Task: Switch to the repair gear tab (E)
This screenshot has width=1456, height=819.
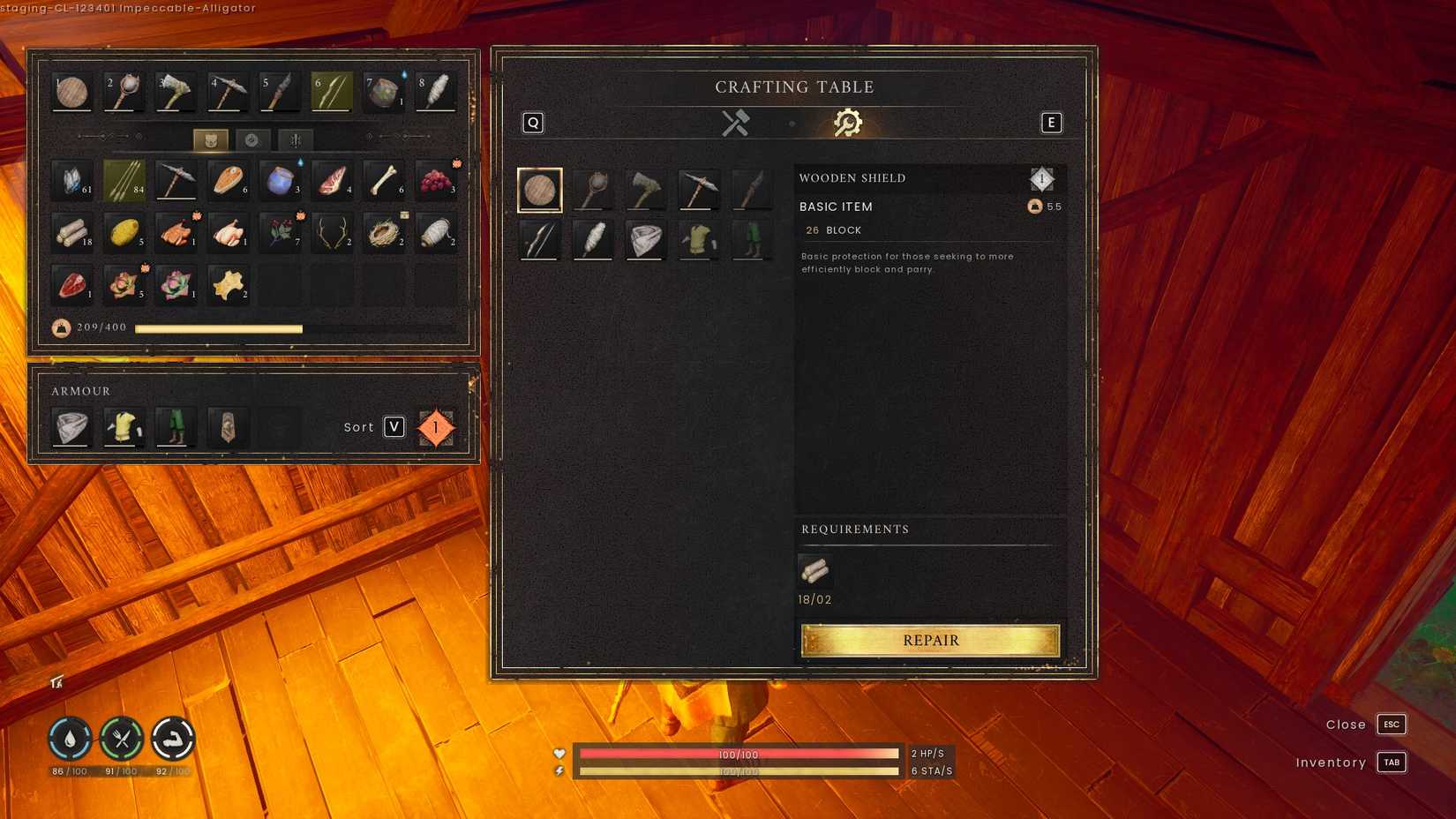Action: coord(846,123)
